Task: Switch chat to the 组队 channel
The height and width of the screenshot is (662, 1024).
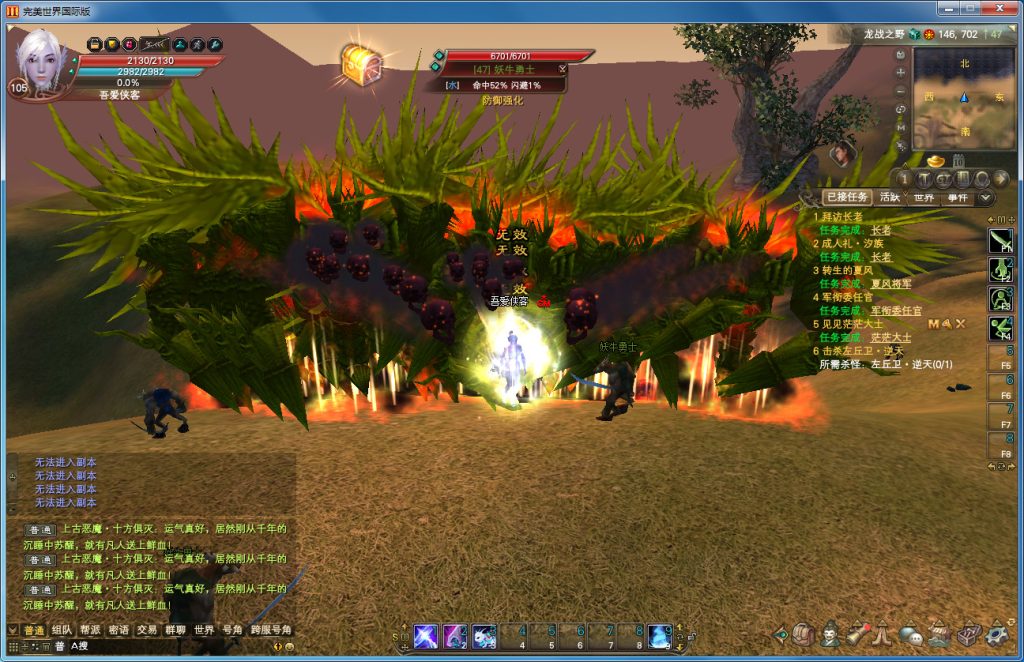Action: 62,630
